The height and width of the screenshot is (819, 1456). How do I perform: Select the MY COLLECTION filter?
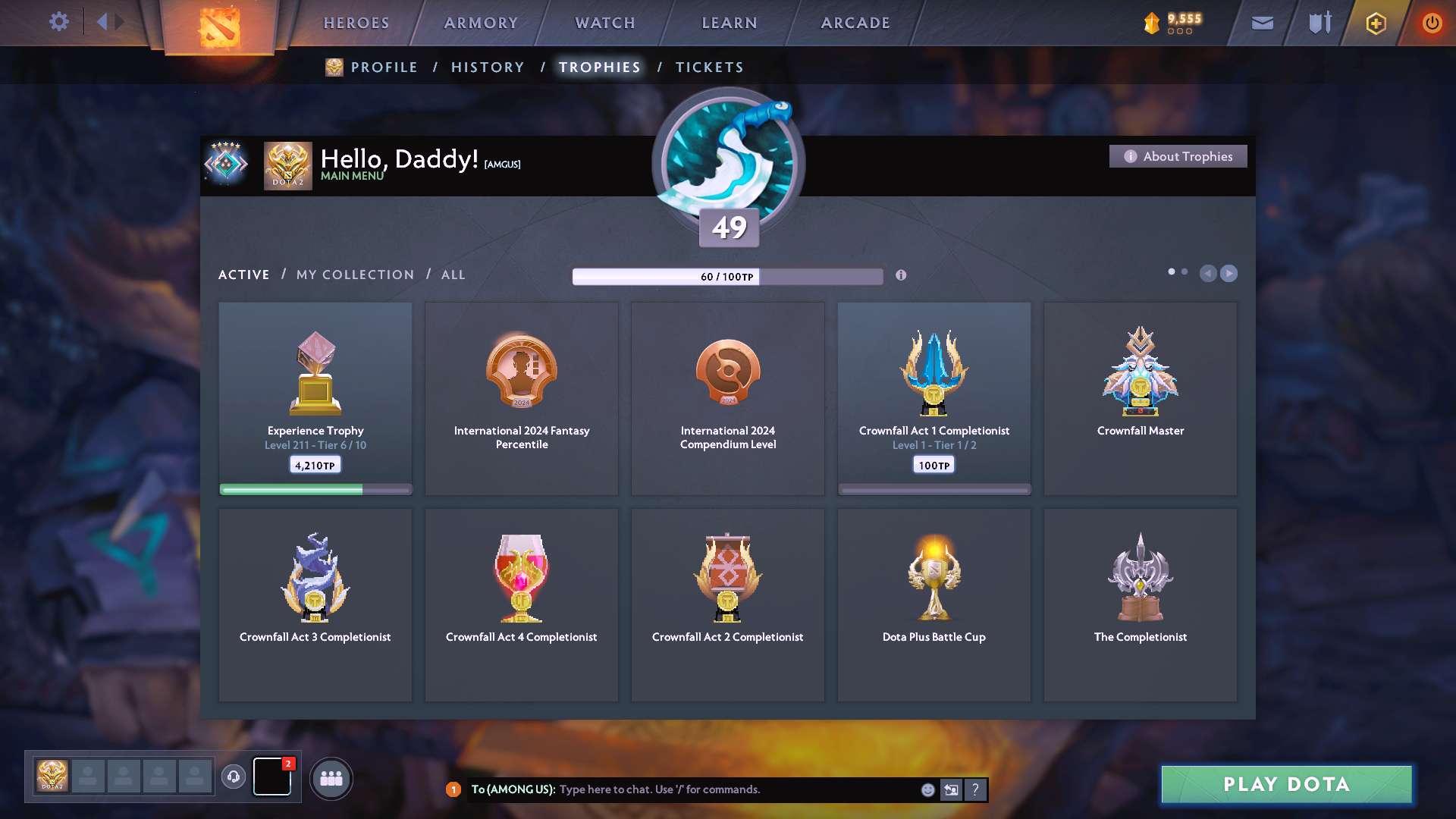coord(354,275)
